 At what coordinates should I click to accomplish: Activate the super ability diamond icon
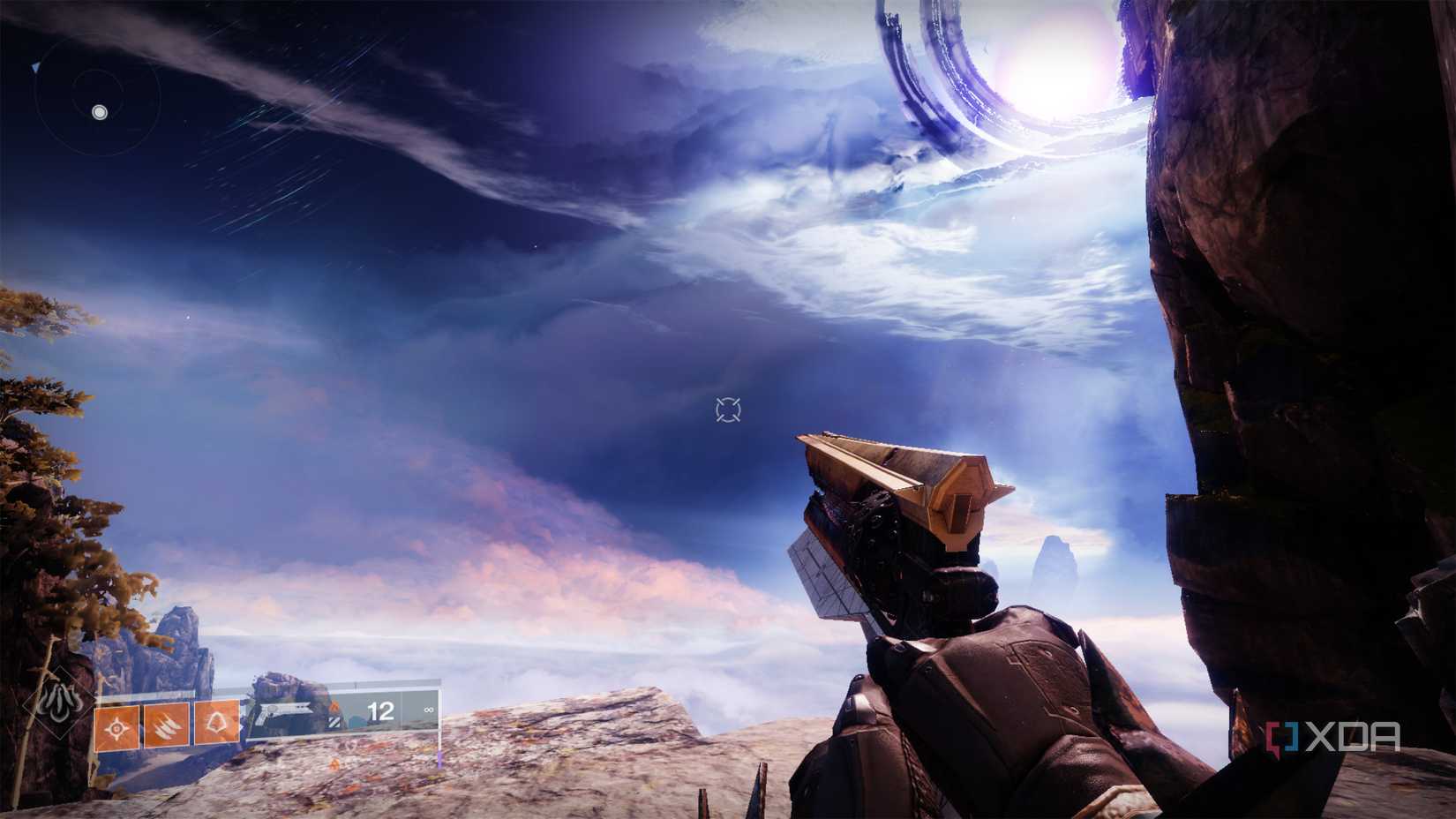[x=58, y=705]
